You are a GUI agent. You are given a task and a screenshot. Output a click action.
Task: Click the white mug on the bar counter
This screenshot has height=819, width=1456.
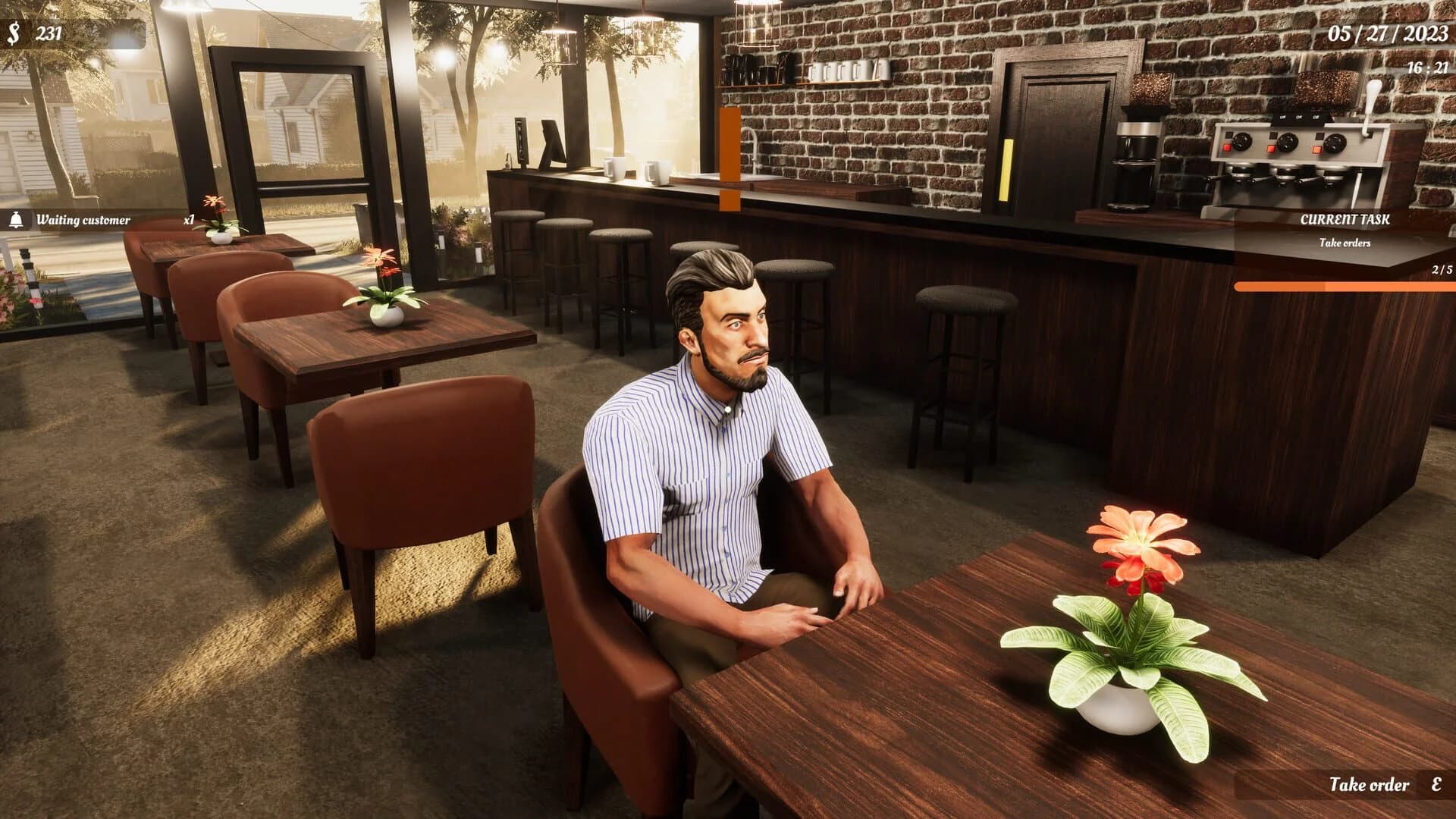(614, 168)
